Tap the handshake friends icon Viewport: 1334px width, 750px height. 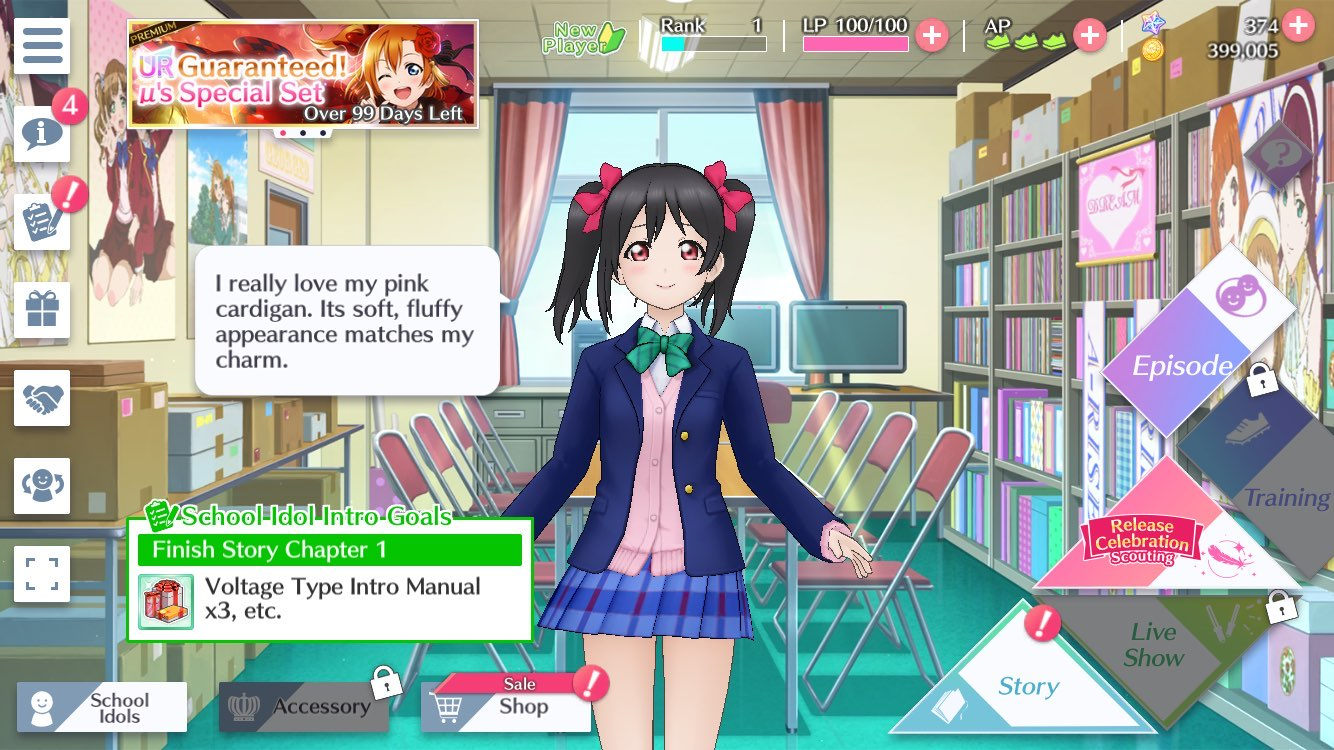(41, 398)
